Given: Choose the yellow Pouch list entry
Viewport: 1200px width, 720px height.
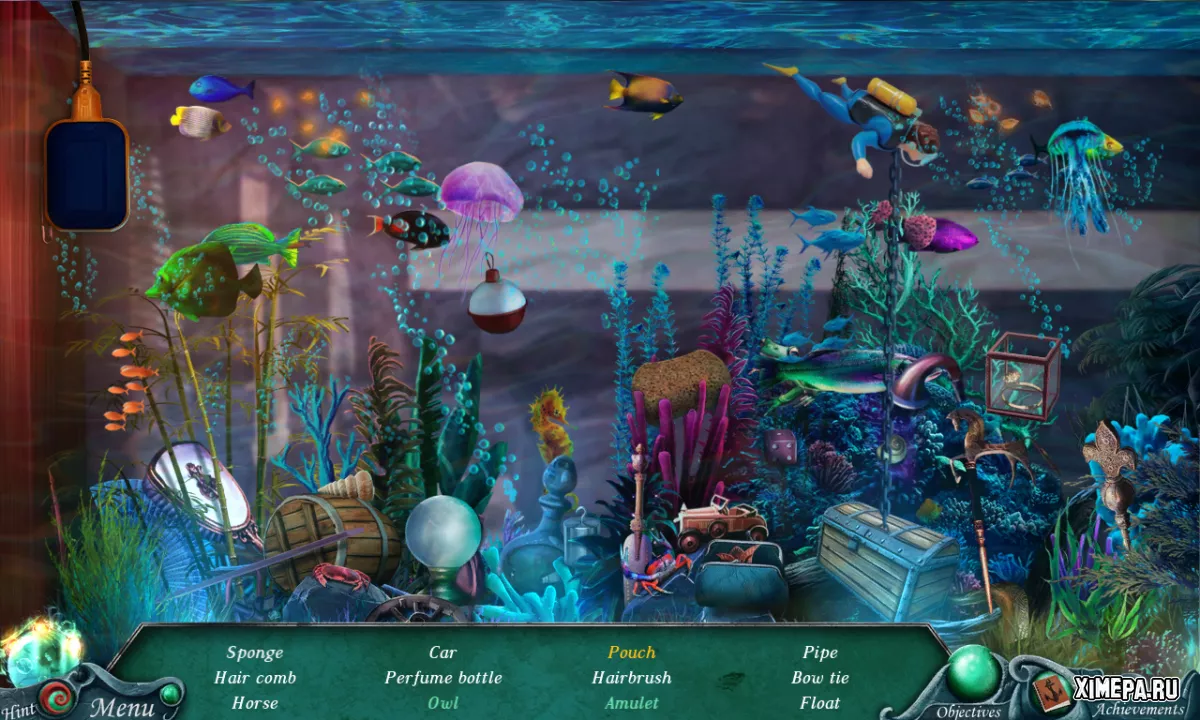Looking at the screenshot, I should click(x=632, y=652).
